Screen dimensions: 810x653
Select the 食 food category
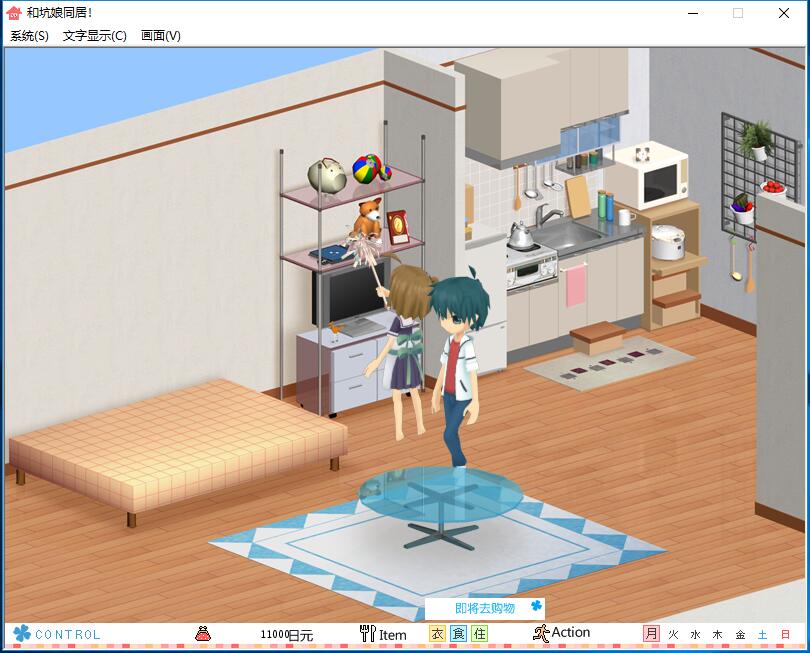tap(458, 634)
